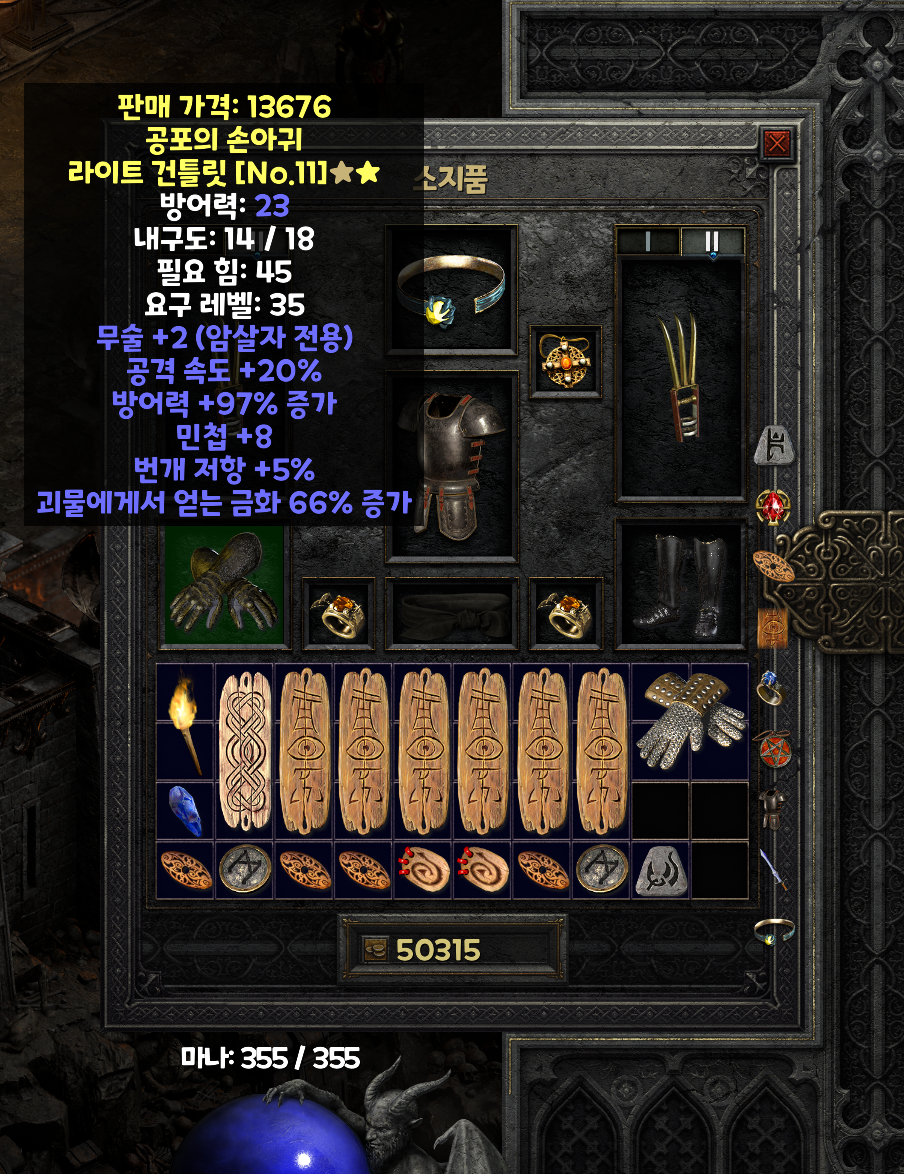Screen dimensions: 904x1174
Task: Select the equipped circlet in helm slot
Action: click(450, 289)
